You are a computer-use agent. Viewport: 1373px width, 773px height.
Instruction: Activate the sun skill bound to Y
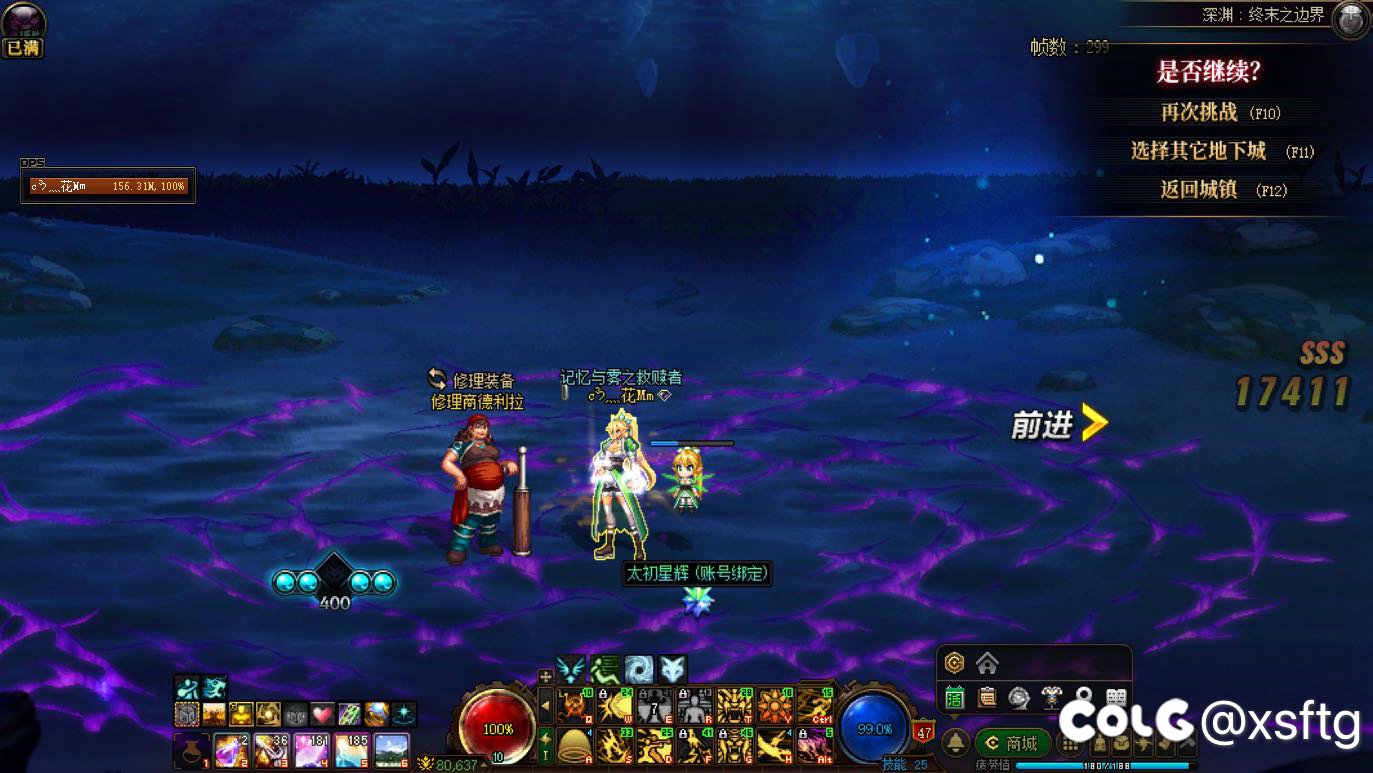(x=775, y=706)
